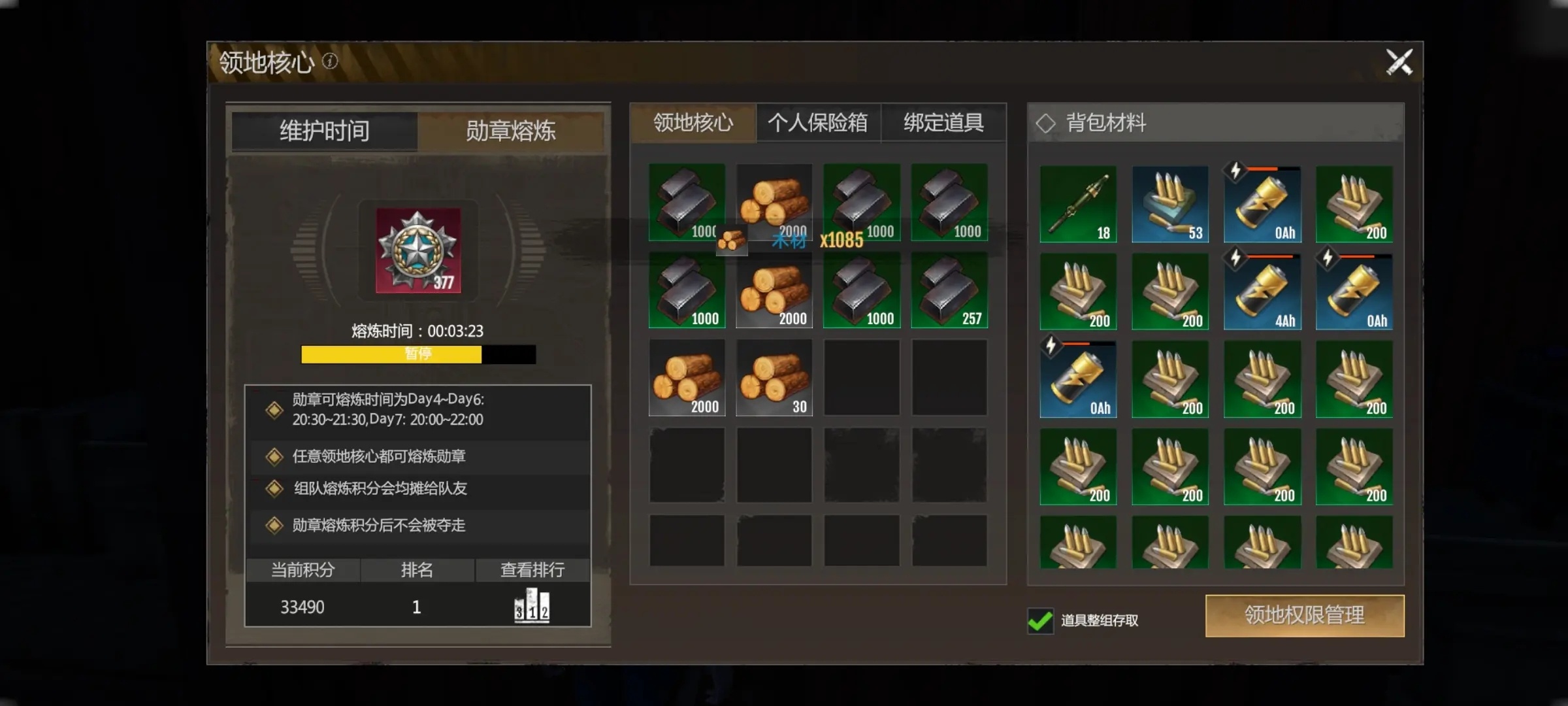This screenshot has height=706, width=1568.
Task: View the ranking leaderboard icon
Action: click(x=532, y=606)
